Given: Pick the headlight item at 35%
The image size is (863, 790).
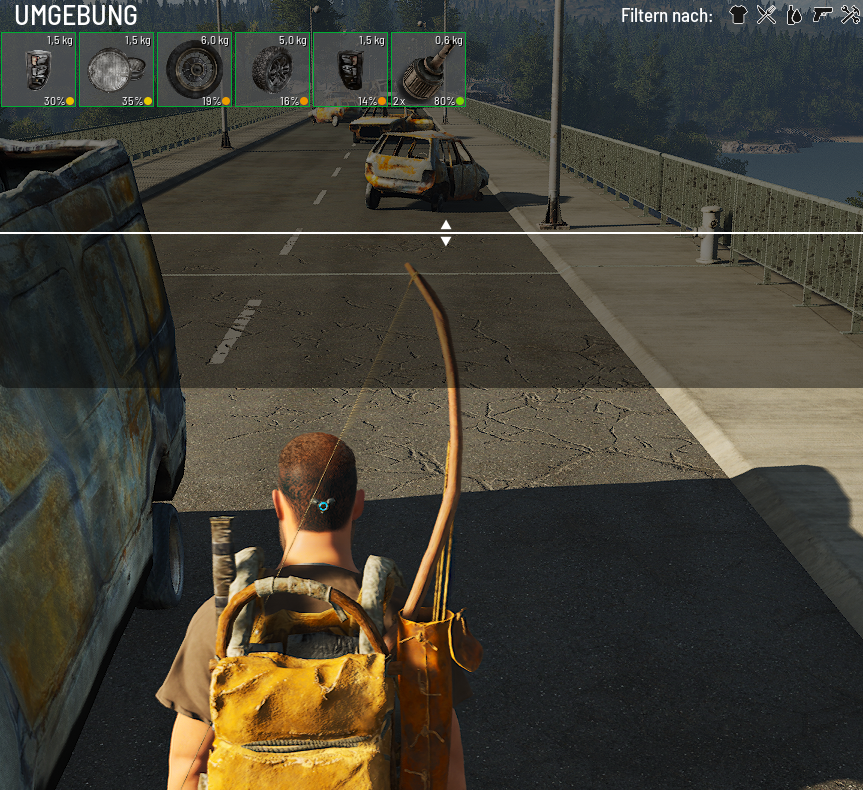Looking at the screenshot, I should tap(117, 70).
